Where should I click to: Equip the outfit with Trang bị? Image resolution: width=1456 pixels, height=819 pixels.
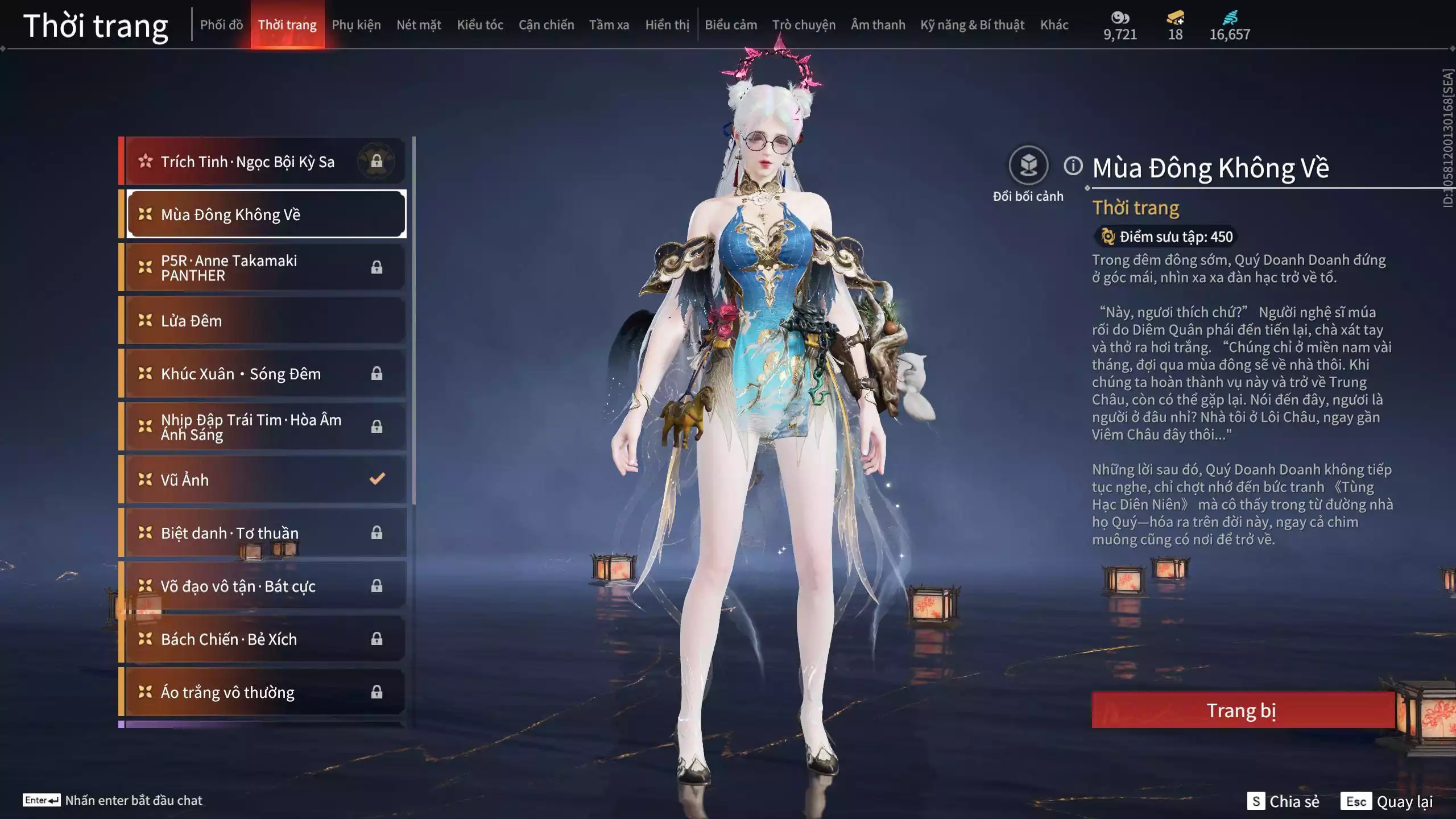pyautogui.click(x=1242, y=710)
